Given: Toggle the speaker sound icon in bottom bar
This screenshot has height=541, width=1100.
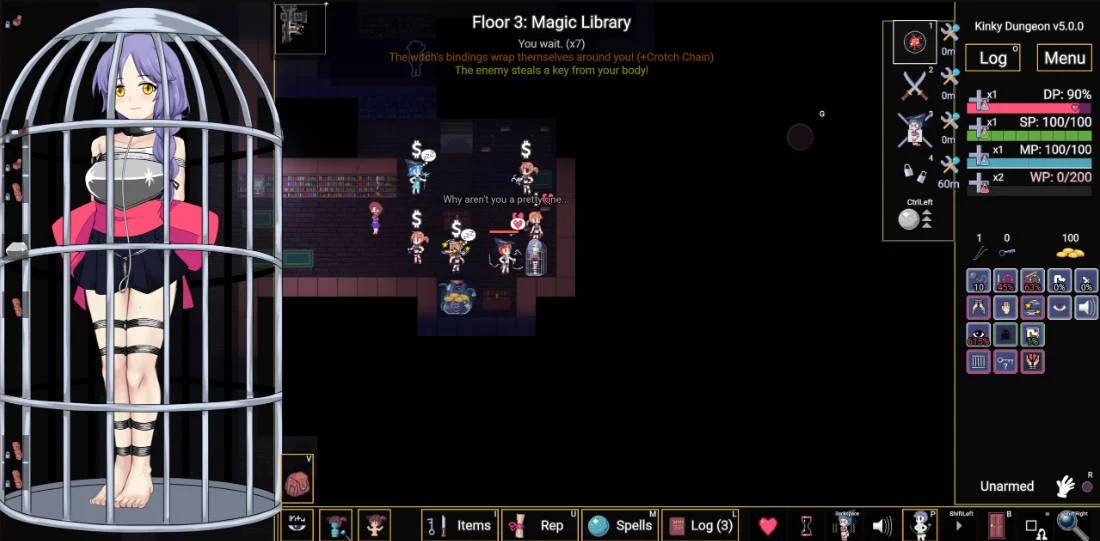Looking at the screenshot, I should pyautogui.click(x=882, y=525).
